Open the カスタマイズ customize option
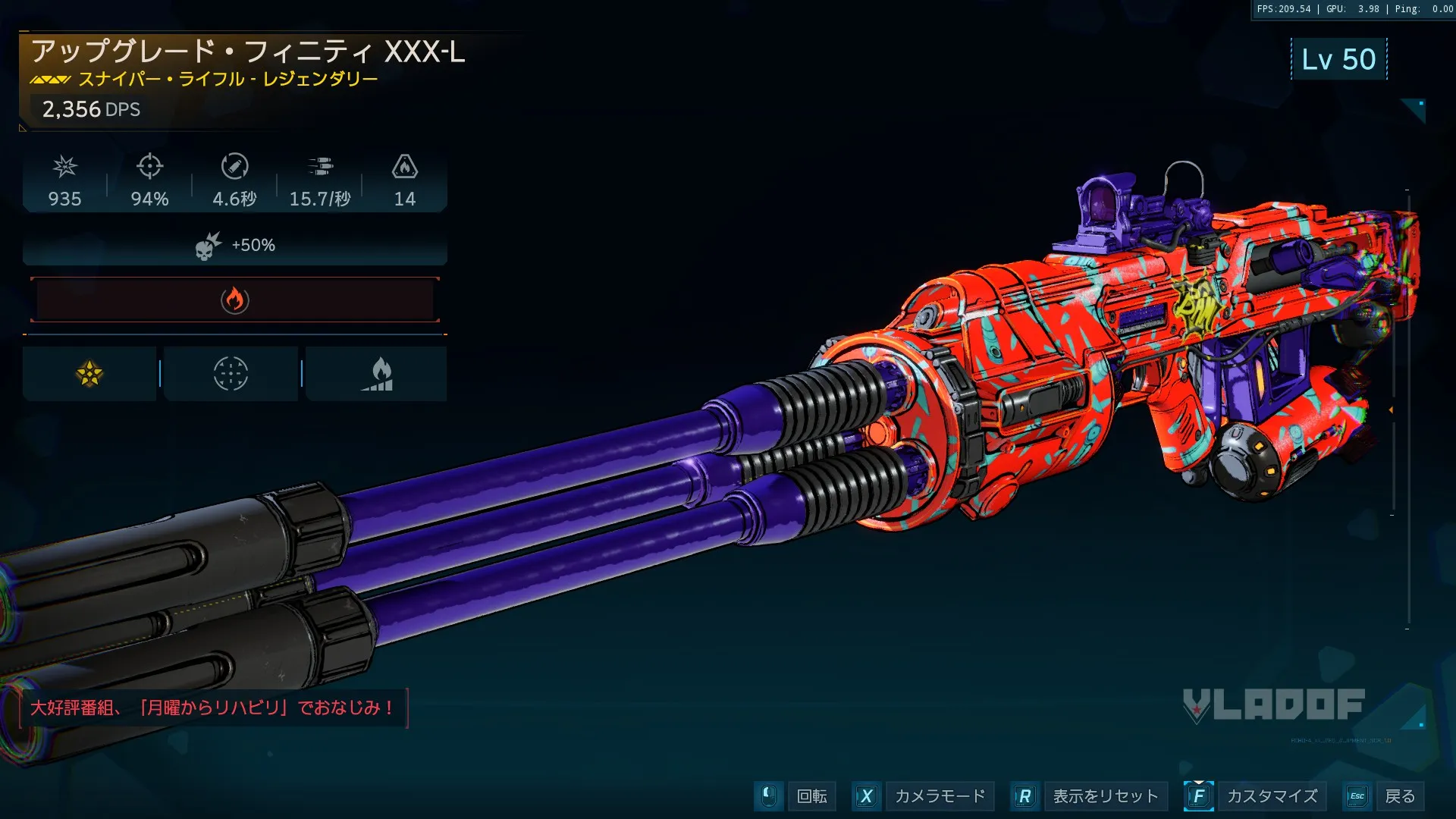 [x=1272, y=796]
